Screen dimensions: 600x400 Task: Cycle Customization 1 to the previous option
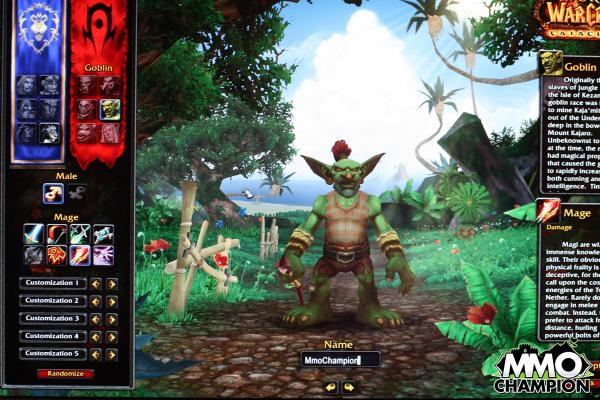(x=96, y=283)
